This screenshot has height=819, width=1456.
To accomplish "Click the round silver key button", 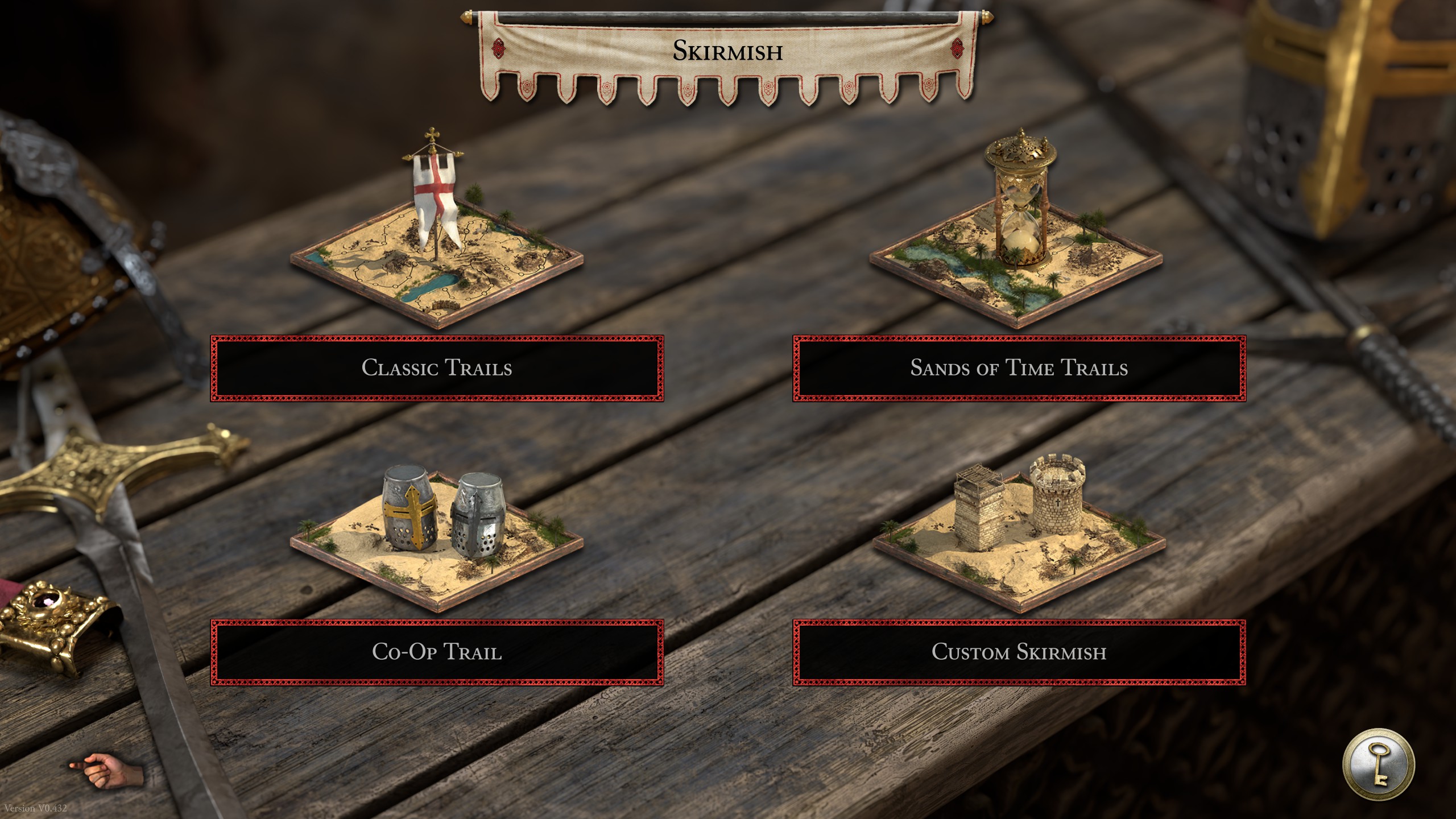I will [1378, 764].
